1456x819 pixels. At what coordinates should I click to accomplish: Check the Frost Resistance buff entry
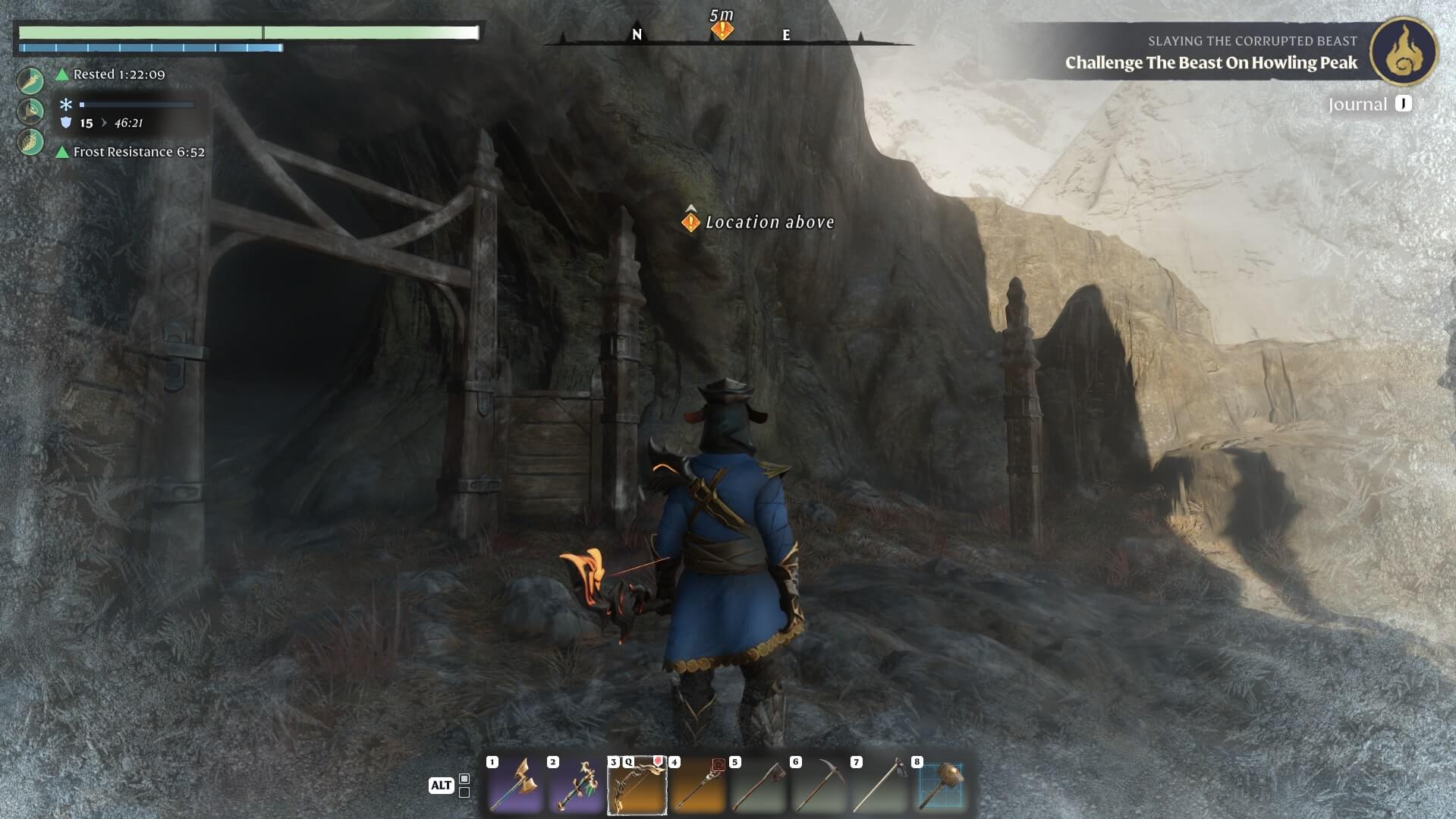(138, 152)
